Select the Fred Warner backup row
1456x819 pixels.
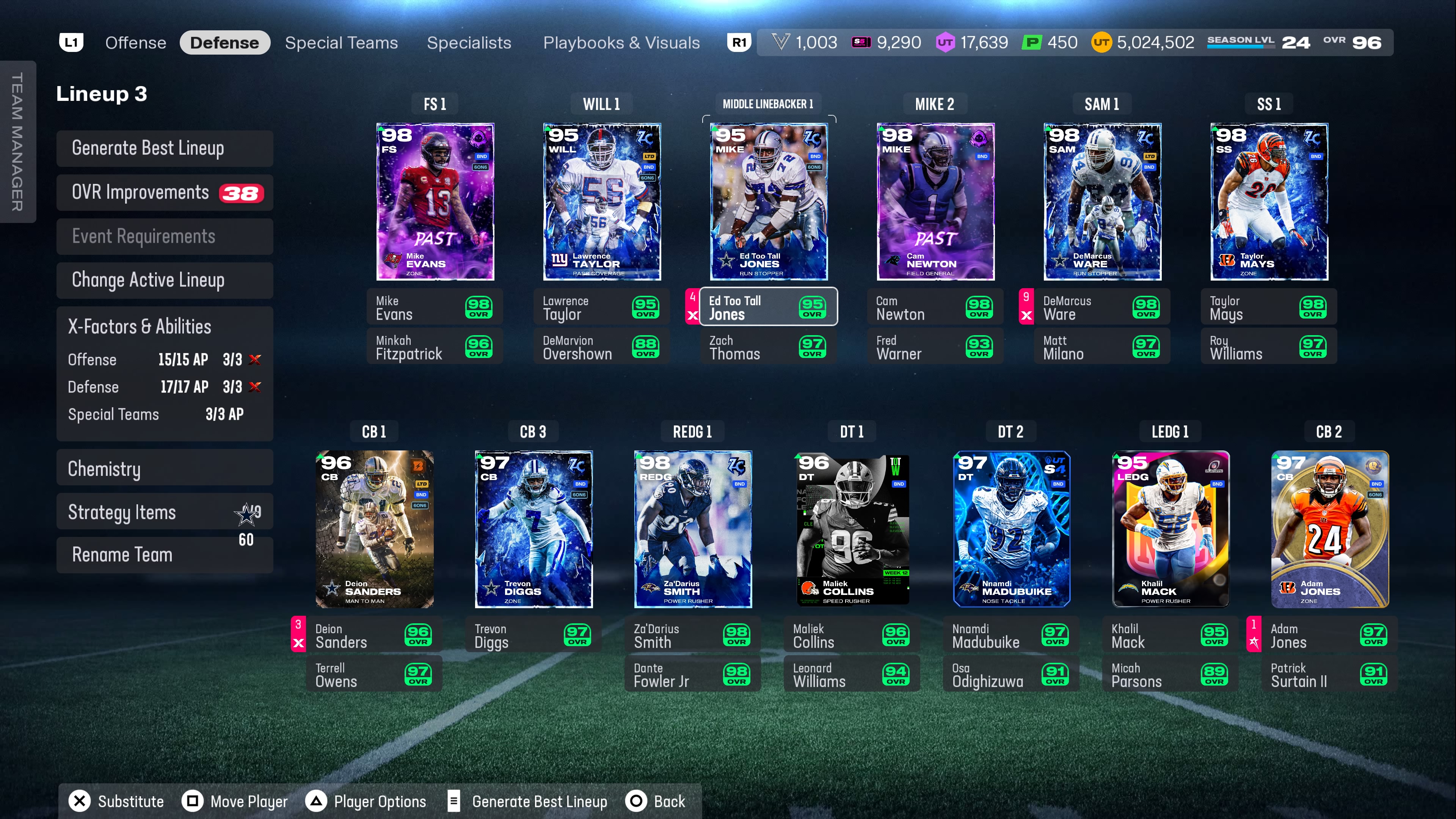pos(935,347)
